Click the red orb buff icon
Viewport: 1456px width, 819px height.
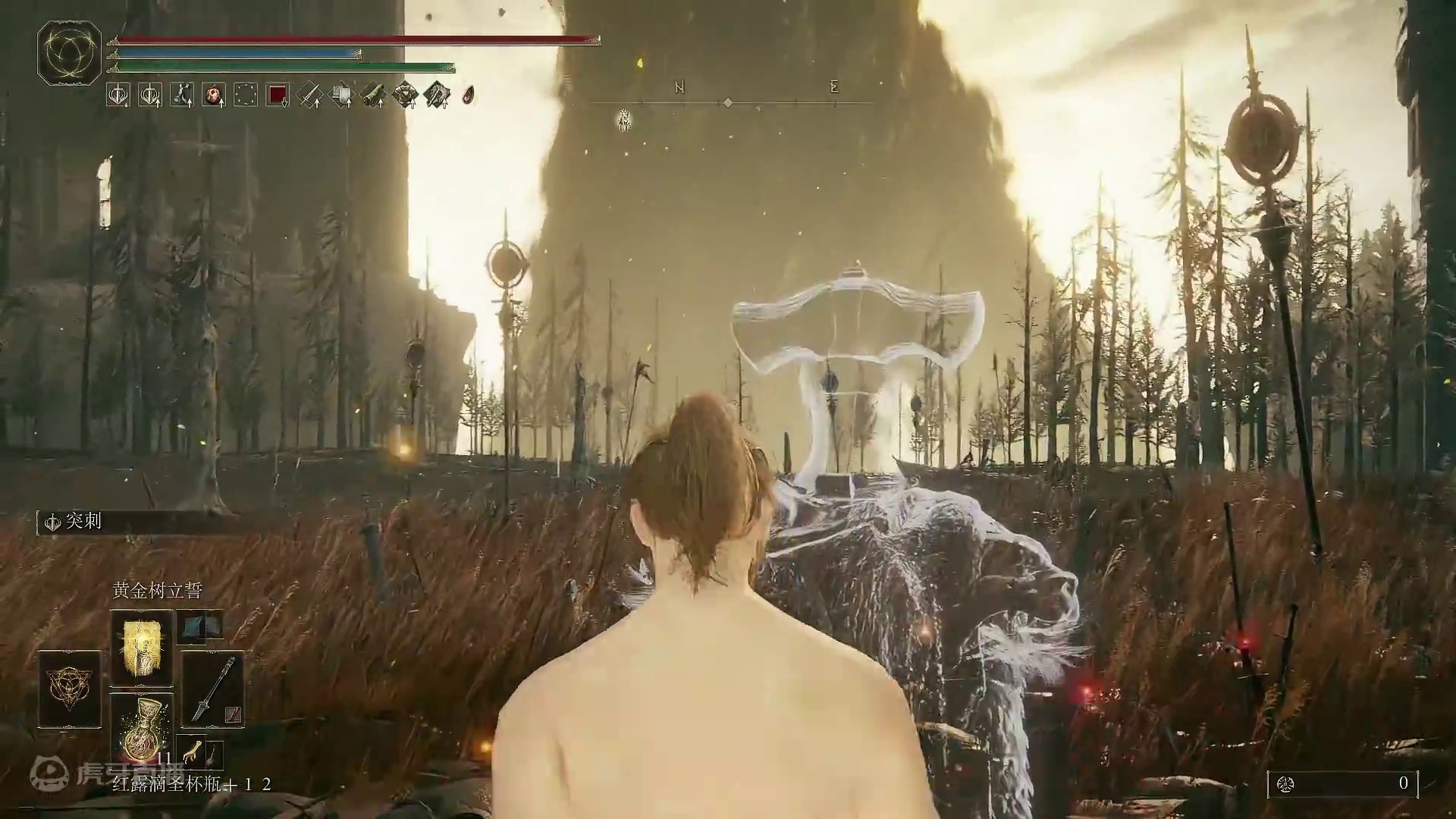pos(214,95)
